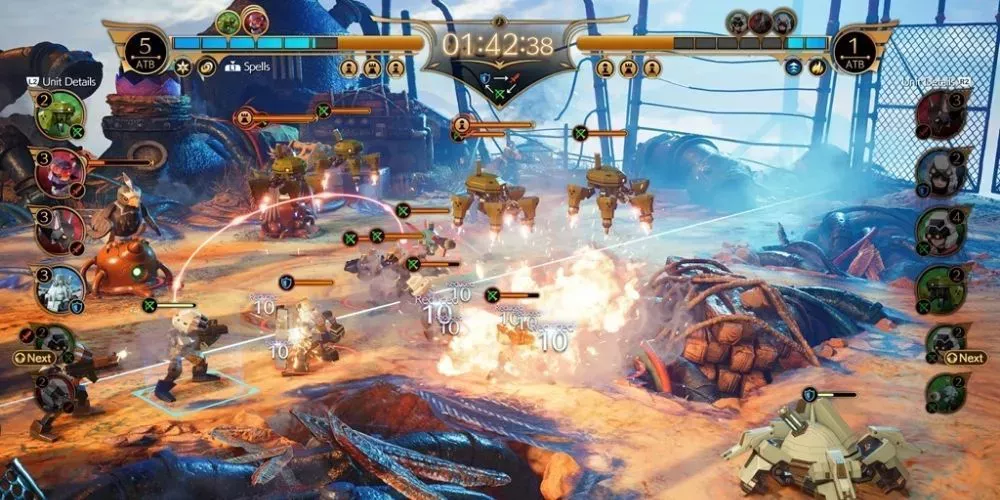1000x500 pixels.
Task: Click the star spell icon beside ATB gauge
Action: (x=183, y=67)
